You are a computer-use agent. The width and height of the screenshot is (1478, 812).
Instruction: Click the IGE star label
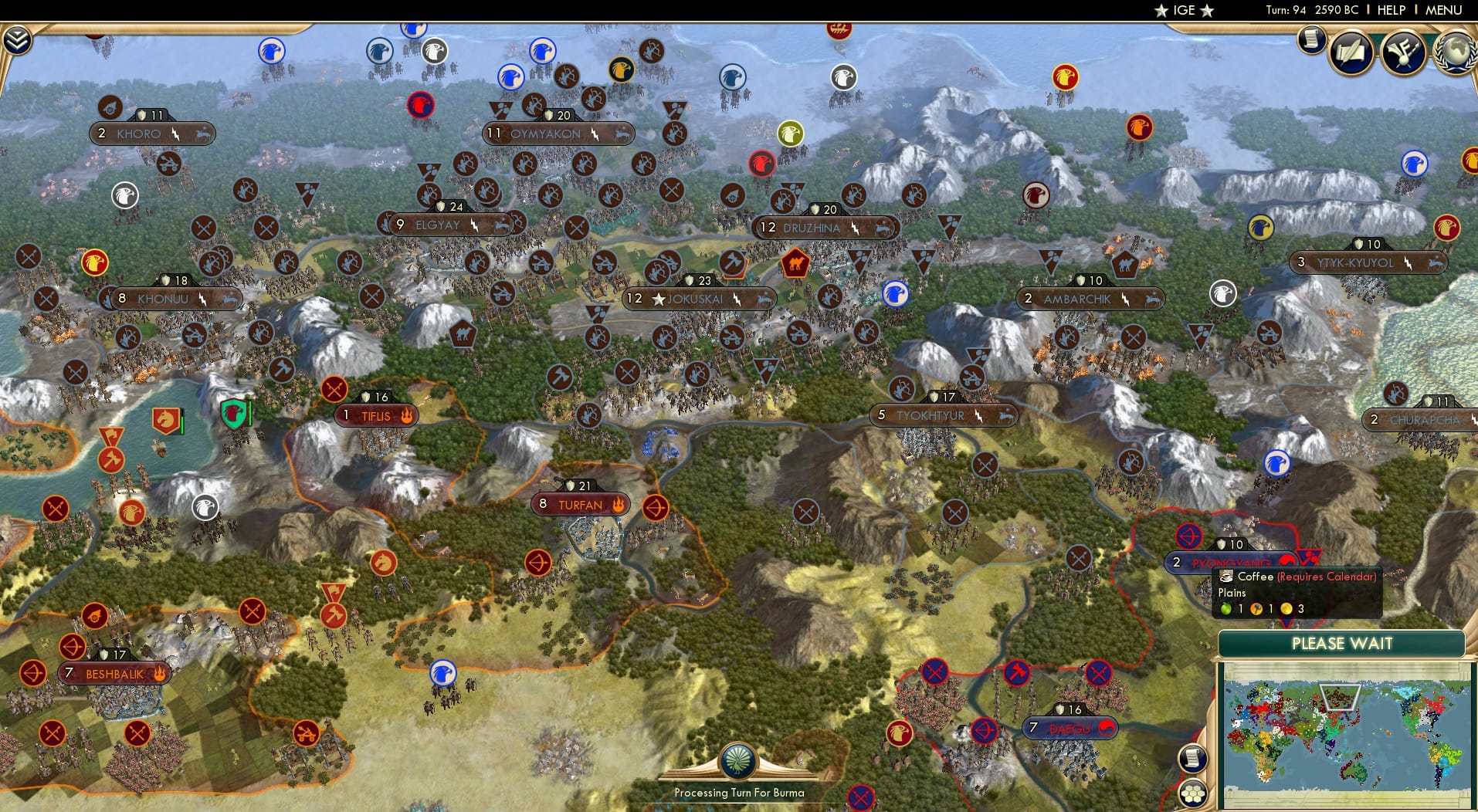click(1185, 11)
